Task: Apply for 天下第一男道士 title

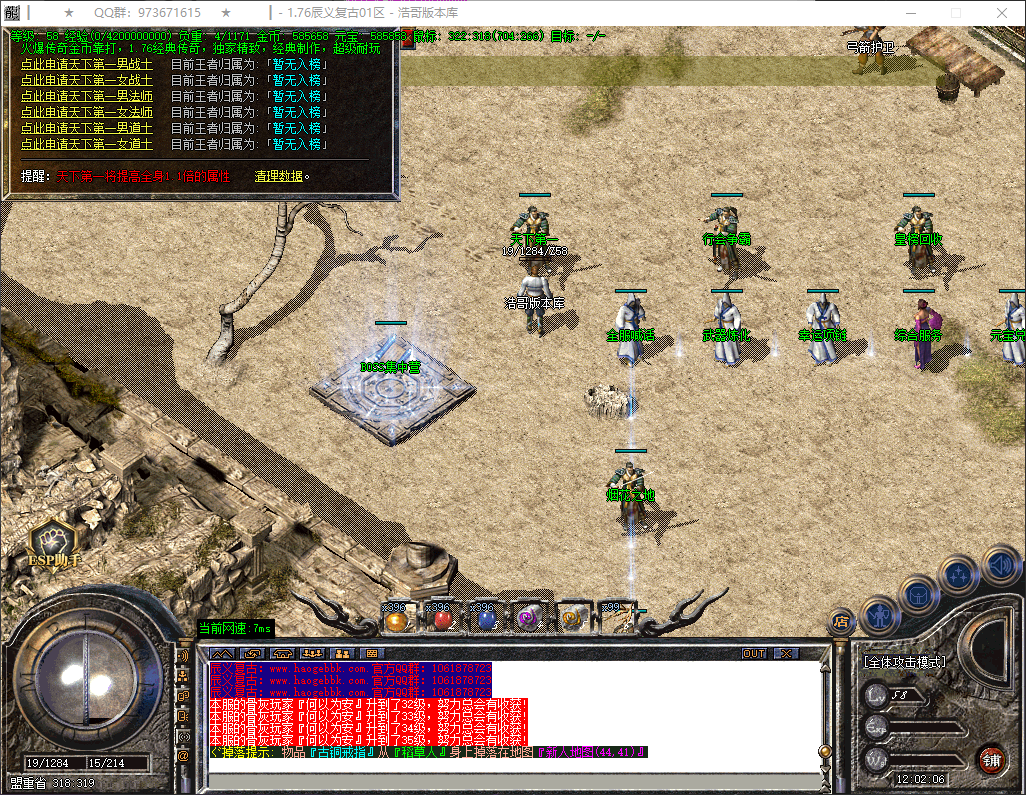Action: click(87, 128)
